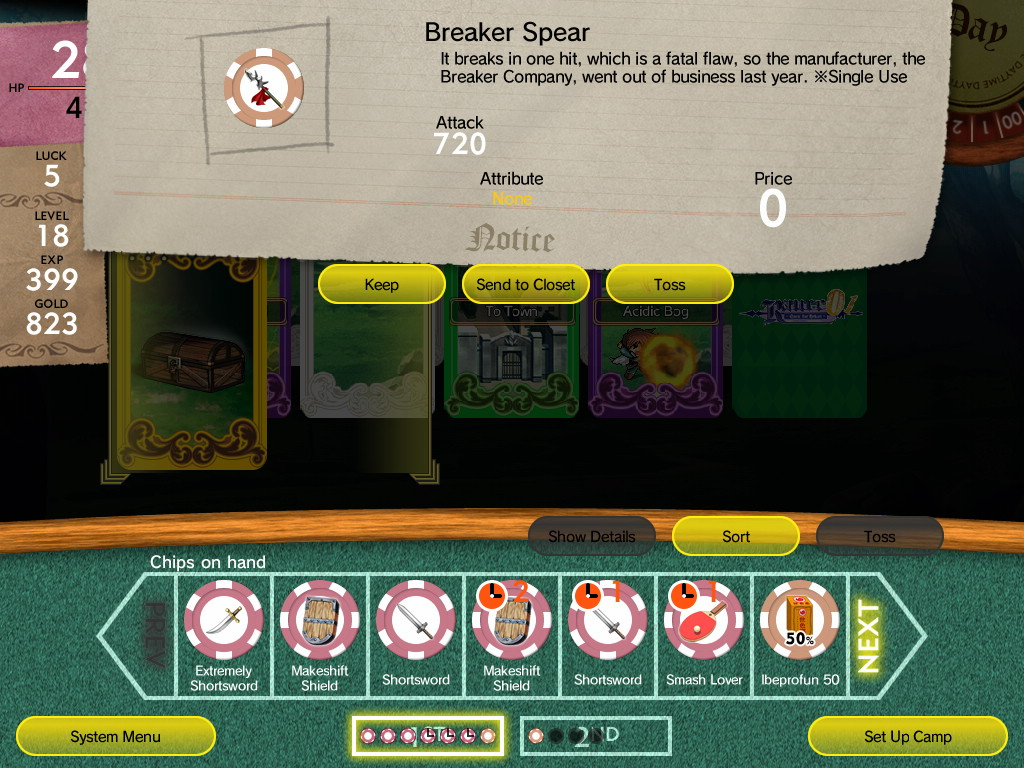Viewport: 1024px width, 768px height.
Task: Open the System Menu
Action: [115, 737]
